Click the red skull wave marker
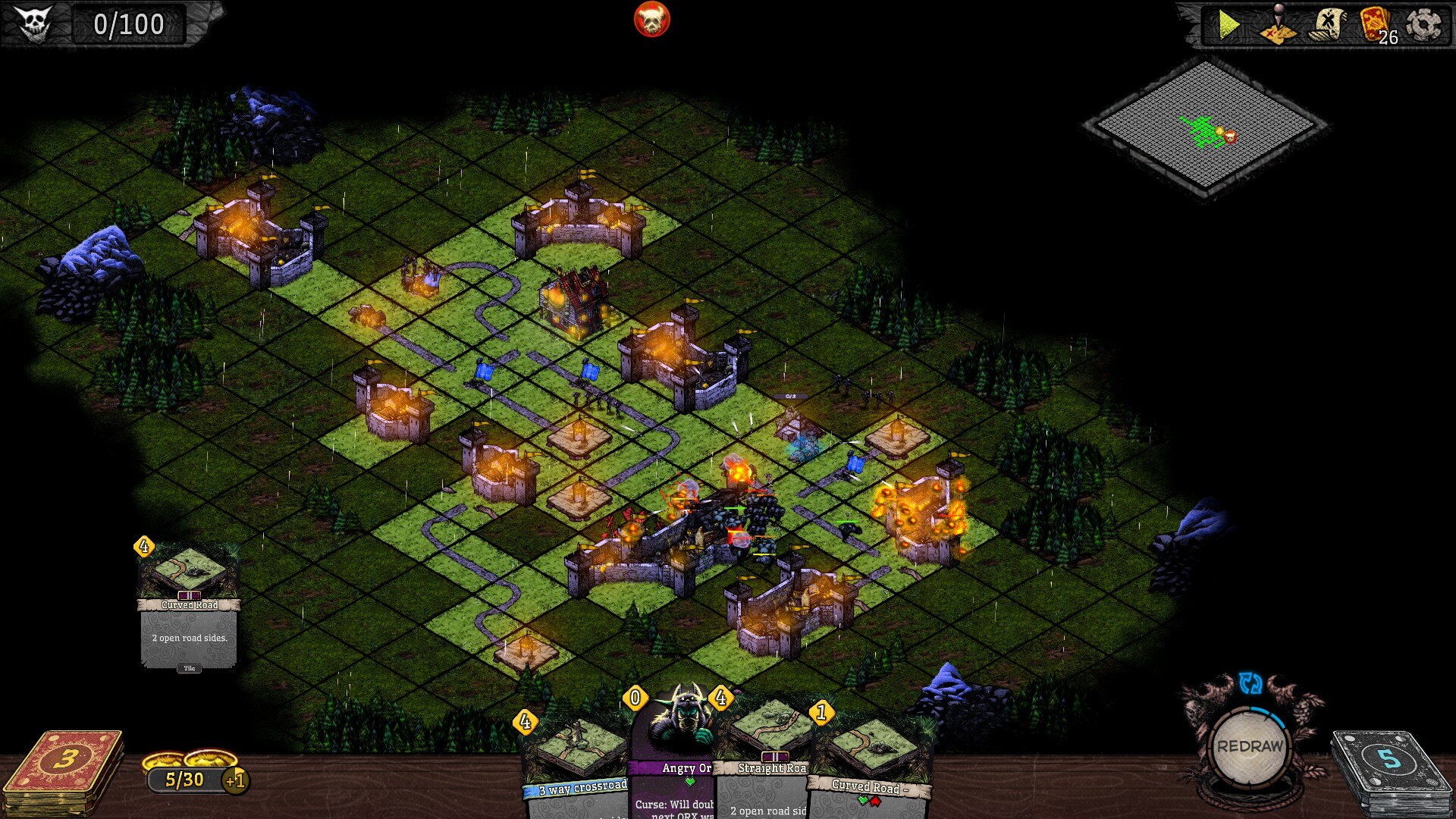 [x=651, y=20]
